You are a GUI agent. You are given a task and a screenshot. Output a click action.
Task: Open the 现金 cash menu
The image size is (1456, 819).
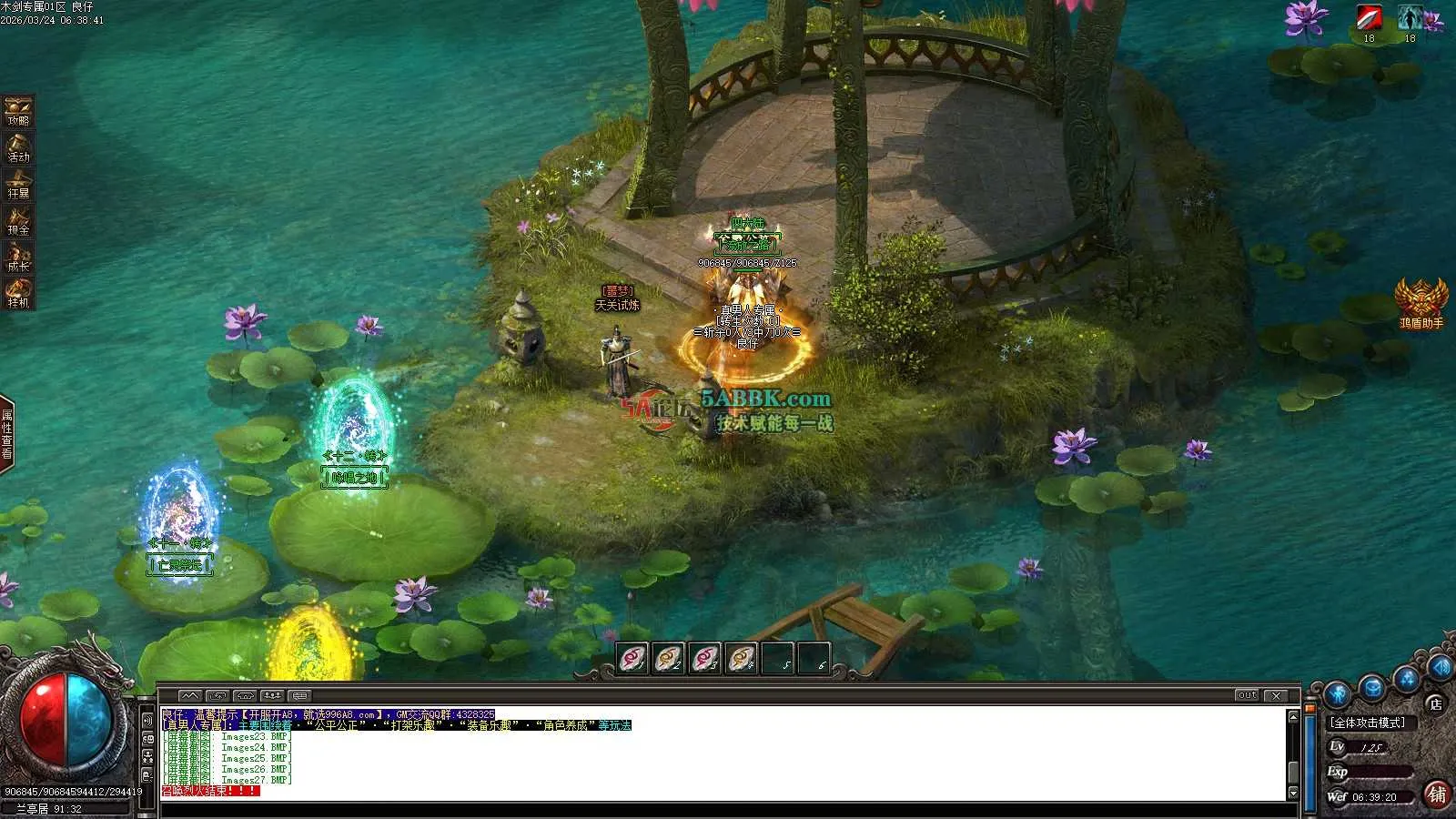[18, 220]
